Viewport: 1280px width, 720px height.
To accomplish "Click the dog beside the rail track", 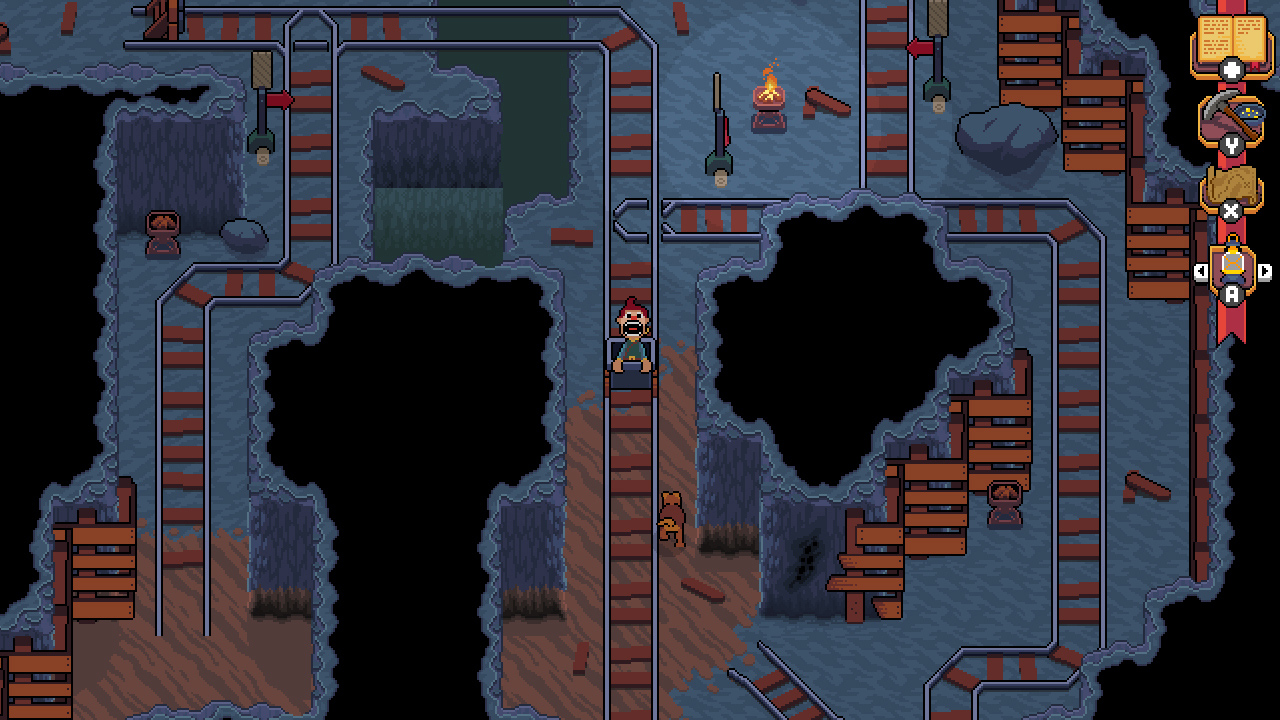I will pos(669,515).
